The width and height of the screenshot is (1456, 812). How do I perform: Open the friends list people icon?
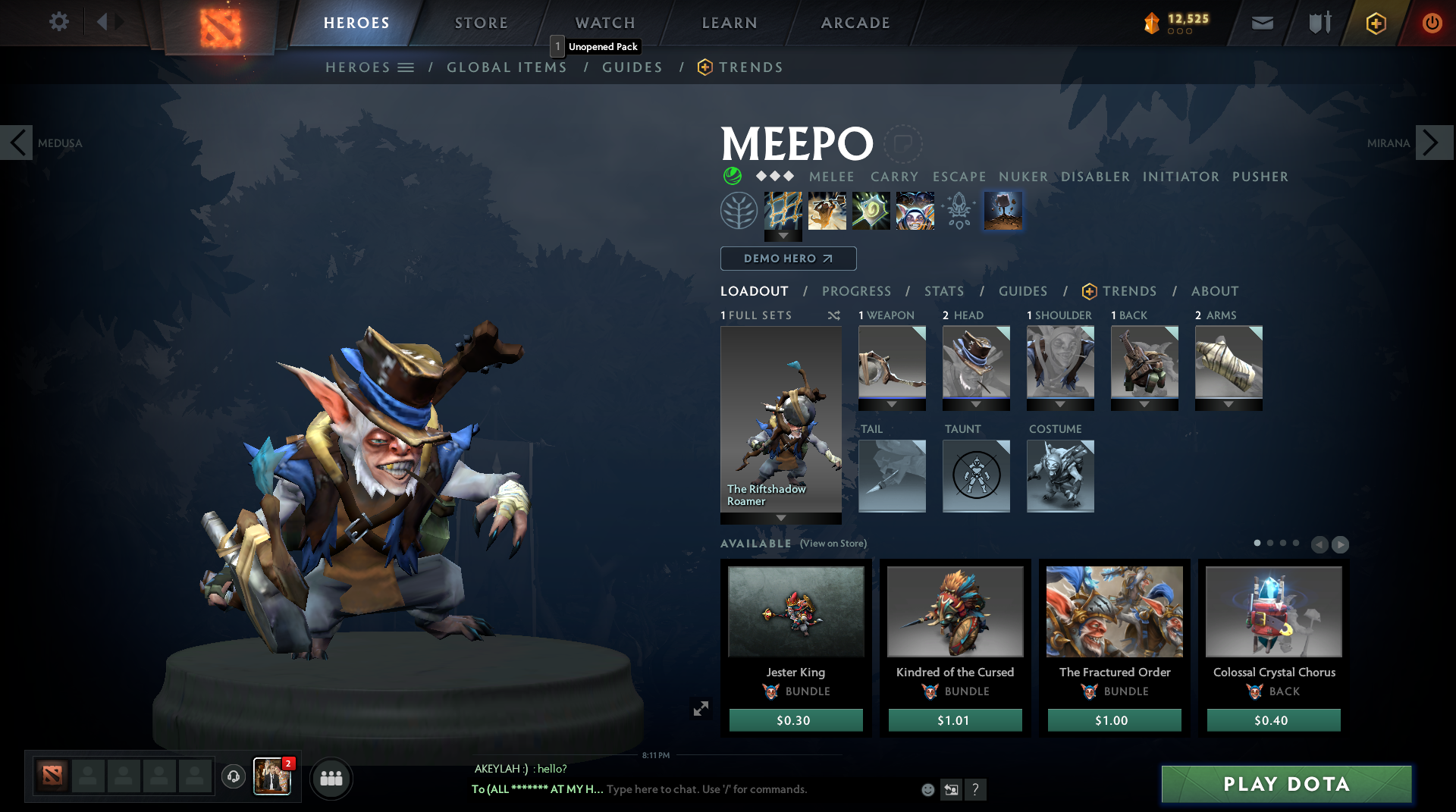pyautogui.click(x=331, y=778)
